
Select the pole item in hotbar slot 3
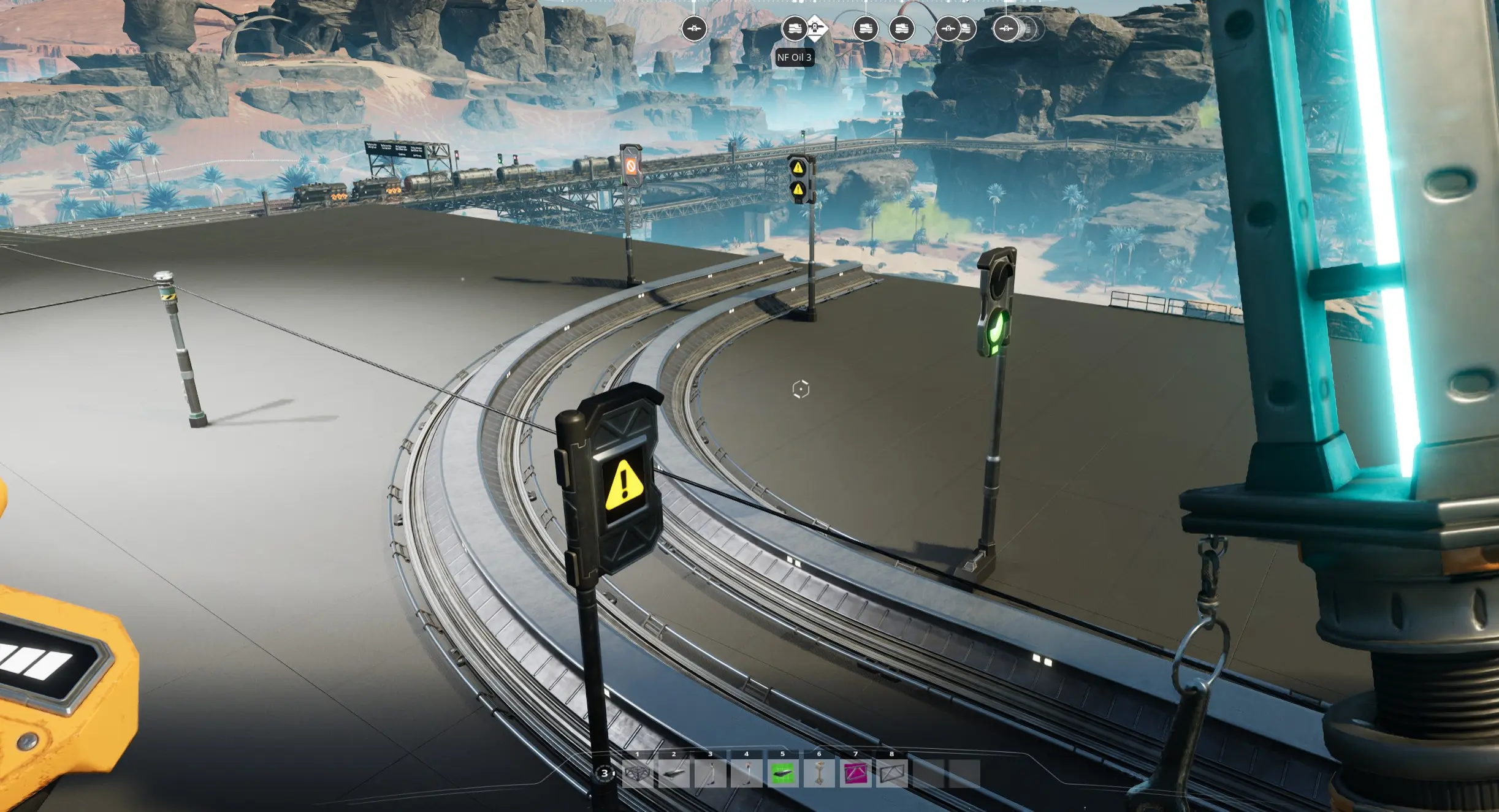coord(710,773)
